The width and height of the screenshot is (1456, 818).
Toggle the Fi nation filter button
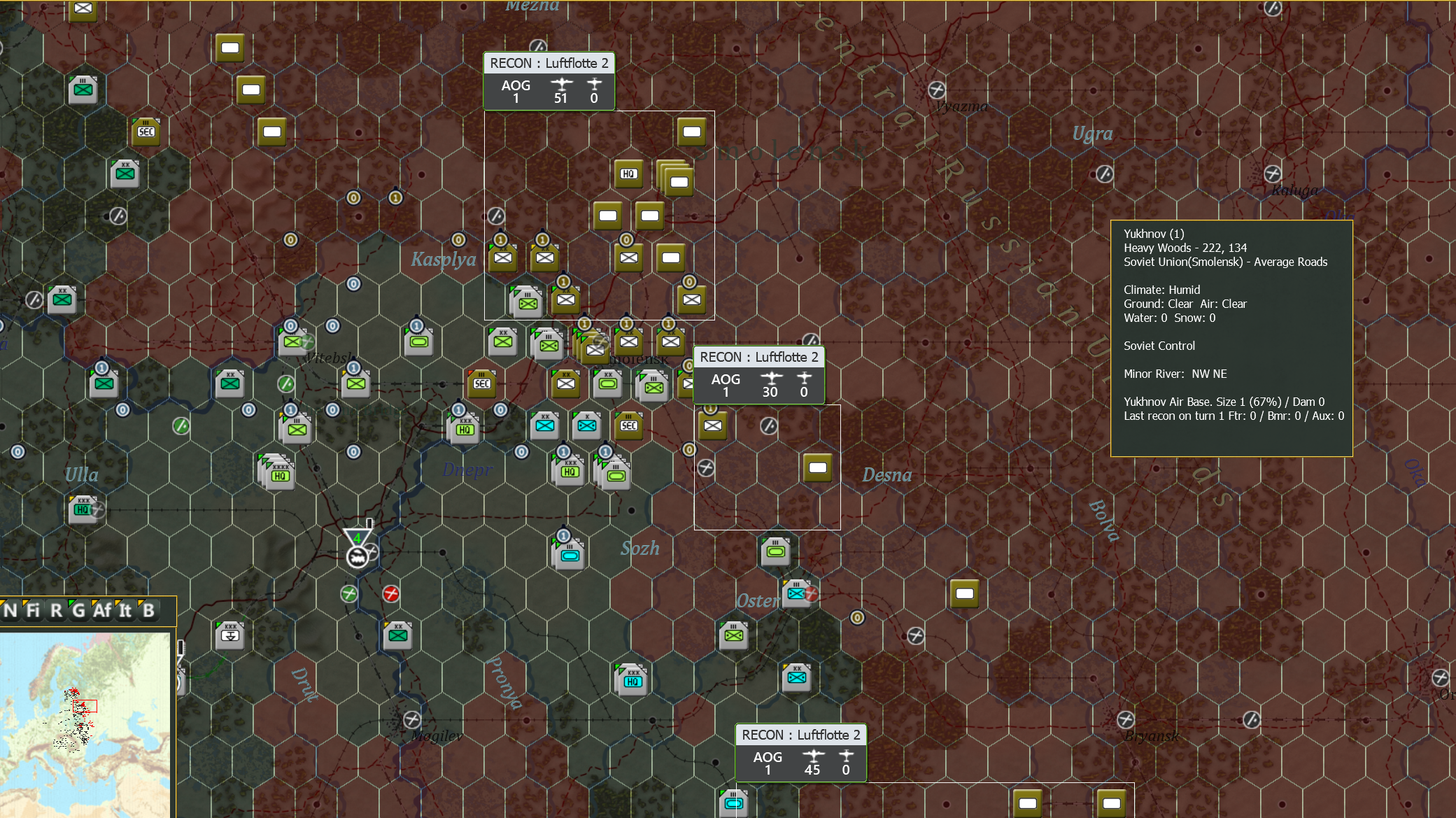click(32, 611)
